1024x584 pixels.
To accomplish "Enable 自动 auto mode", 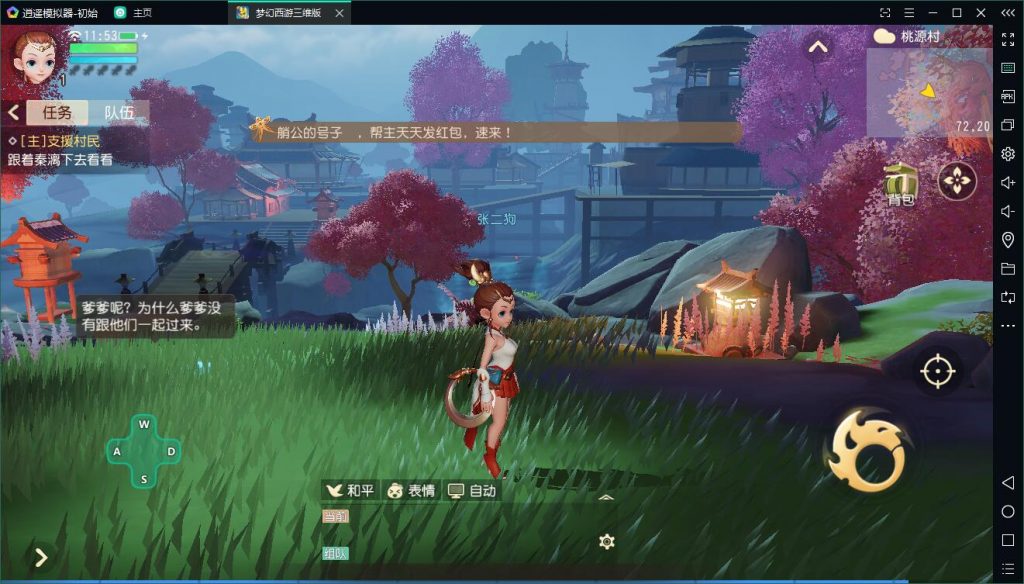I will (472, 490).
